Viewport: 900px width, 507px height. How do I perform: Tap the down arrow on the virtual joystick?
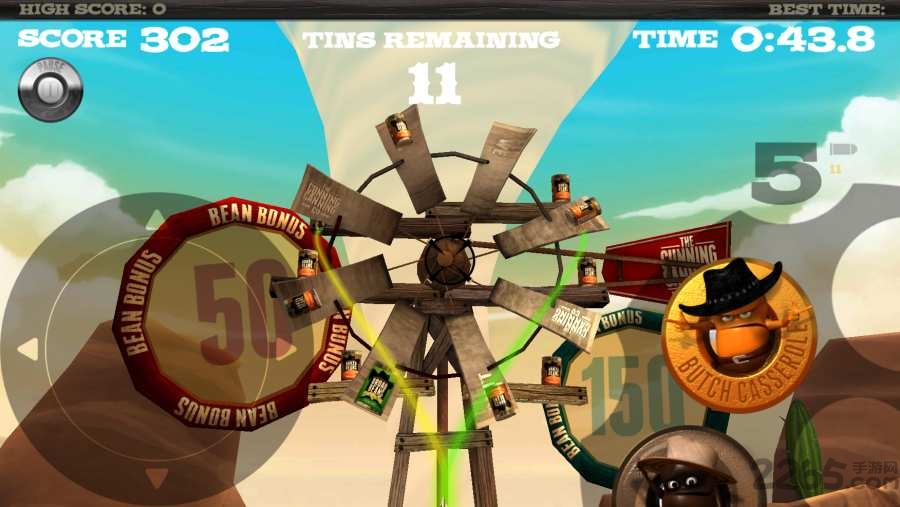pos(155,478)
